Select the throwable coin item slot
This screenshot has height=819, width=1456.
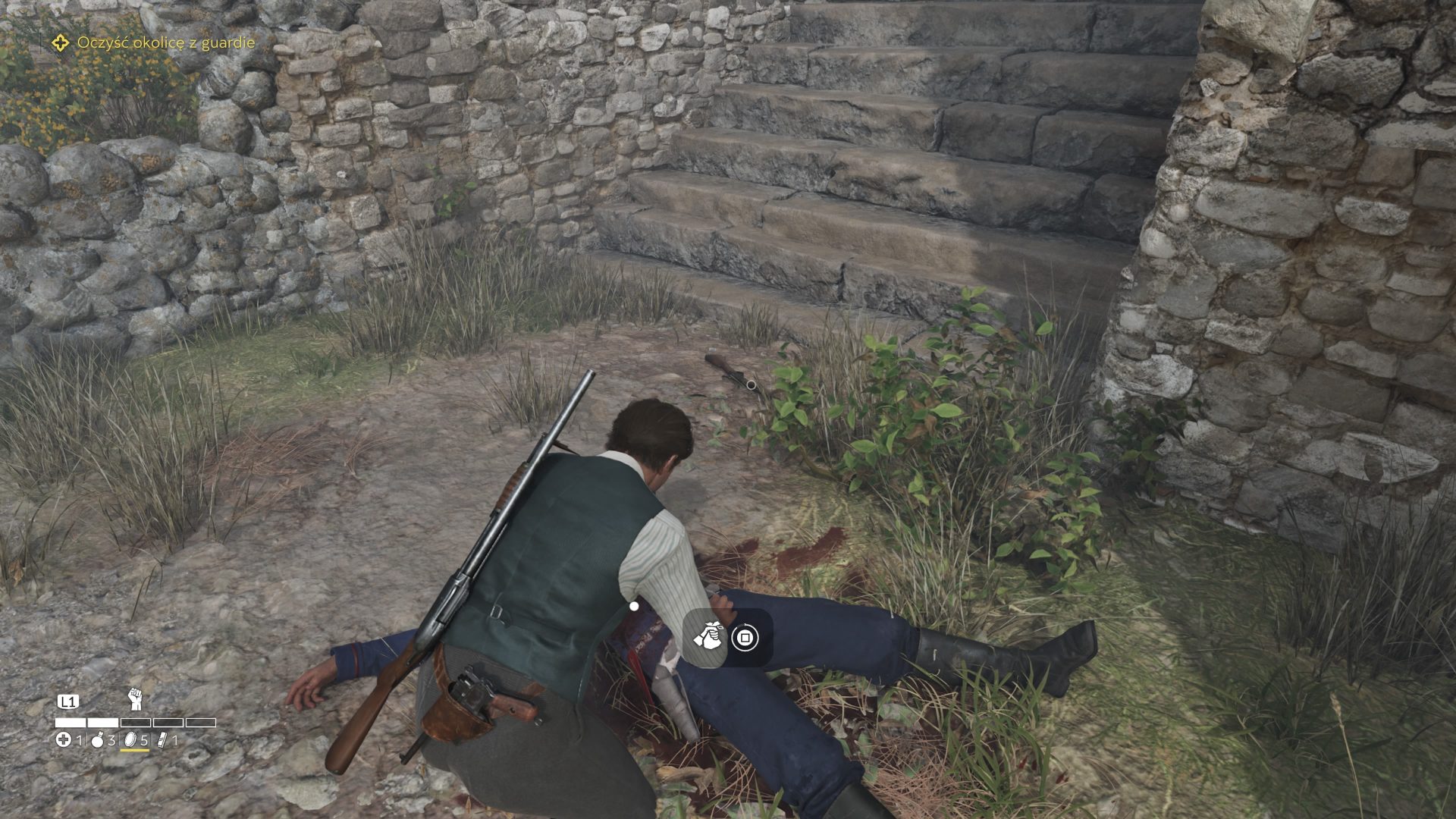coord(130,740)
